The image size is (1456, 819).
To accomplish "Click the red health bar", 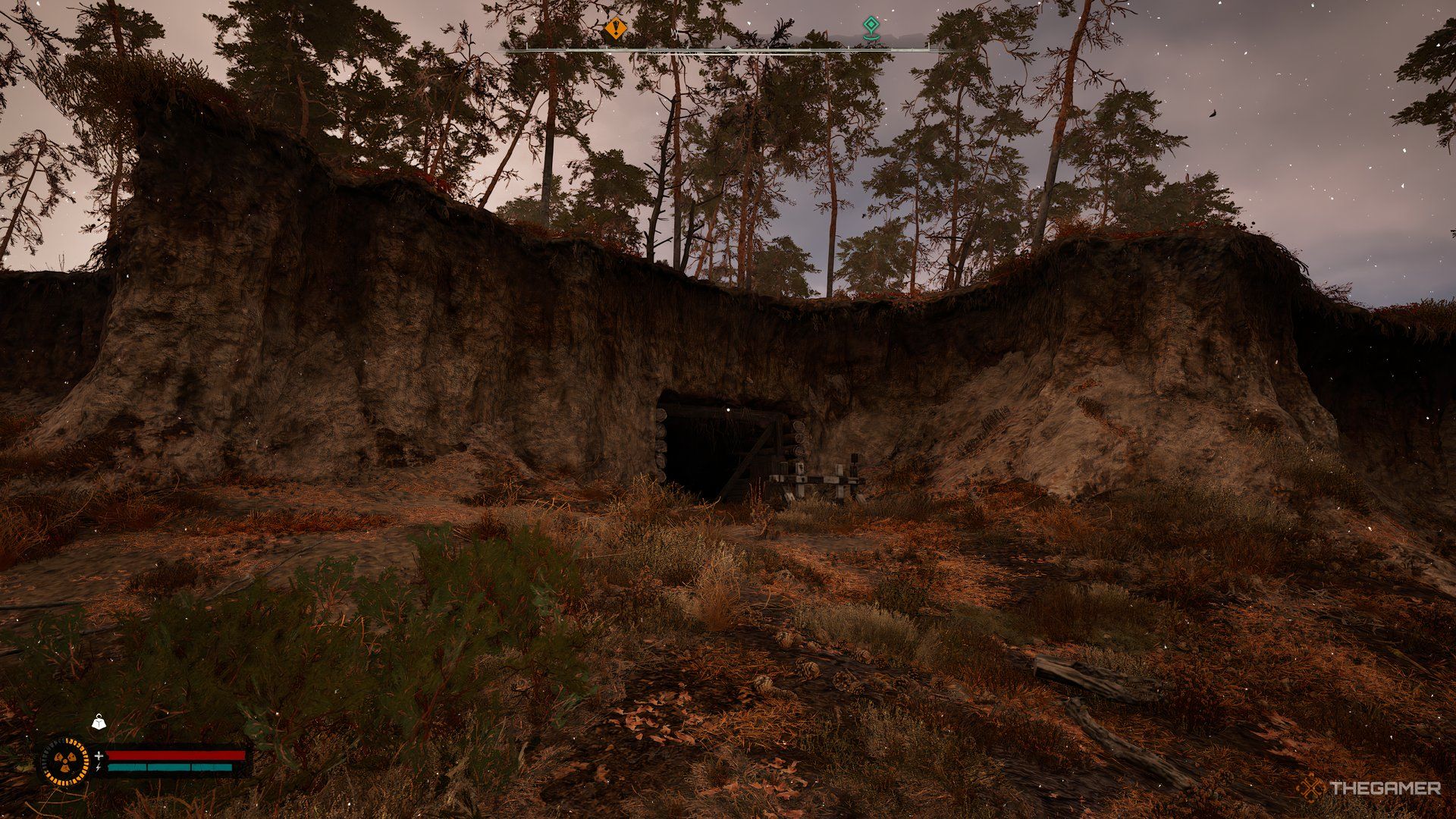I will point(176,755).
